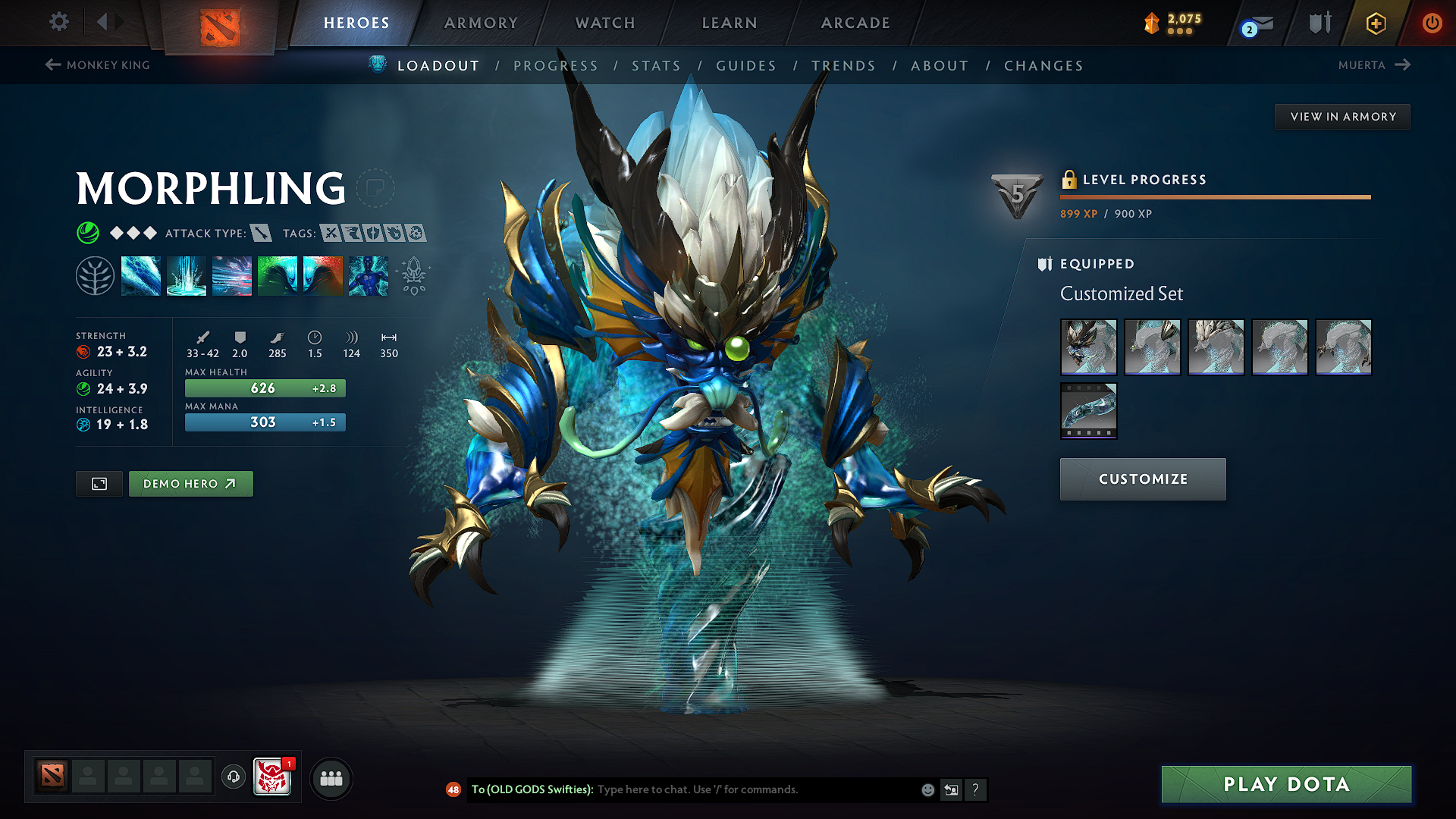The image size is (1456, 819).
Task: Click the power exit icon top right
Action: coord(1432,23)
